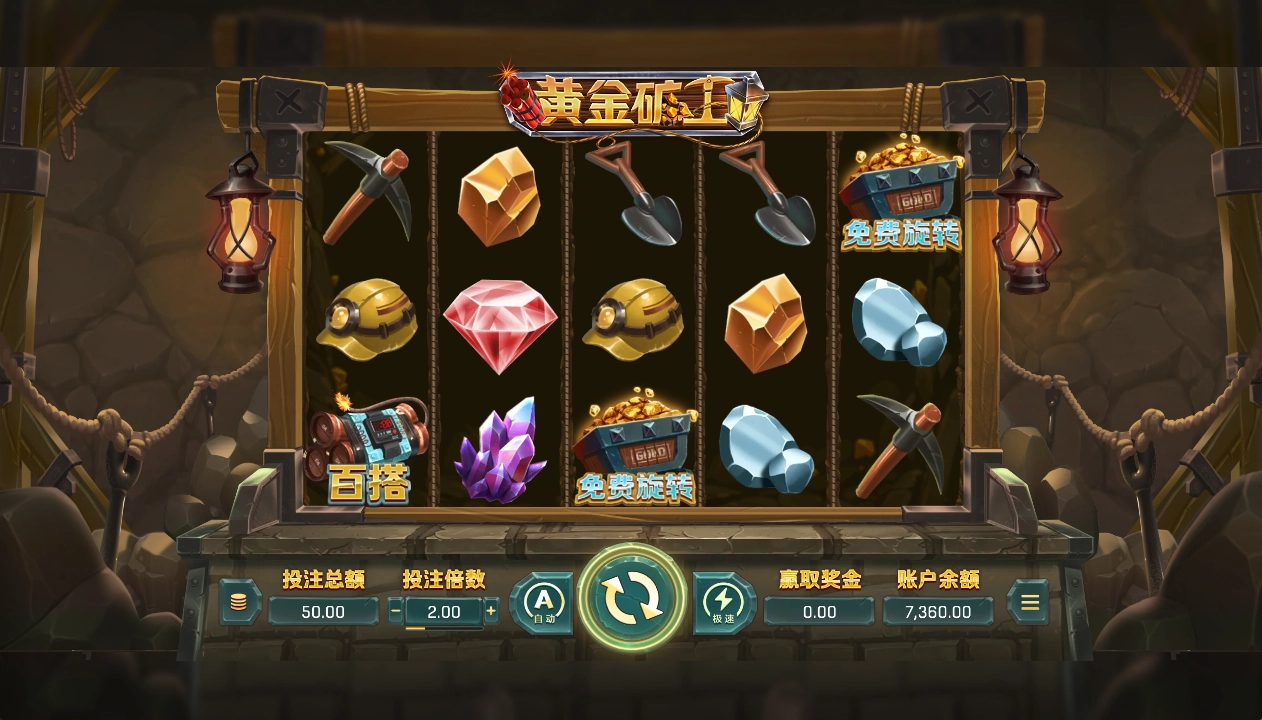Activate the lightning bolt turbo mode button

pos(722,603)
